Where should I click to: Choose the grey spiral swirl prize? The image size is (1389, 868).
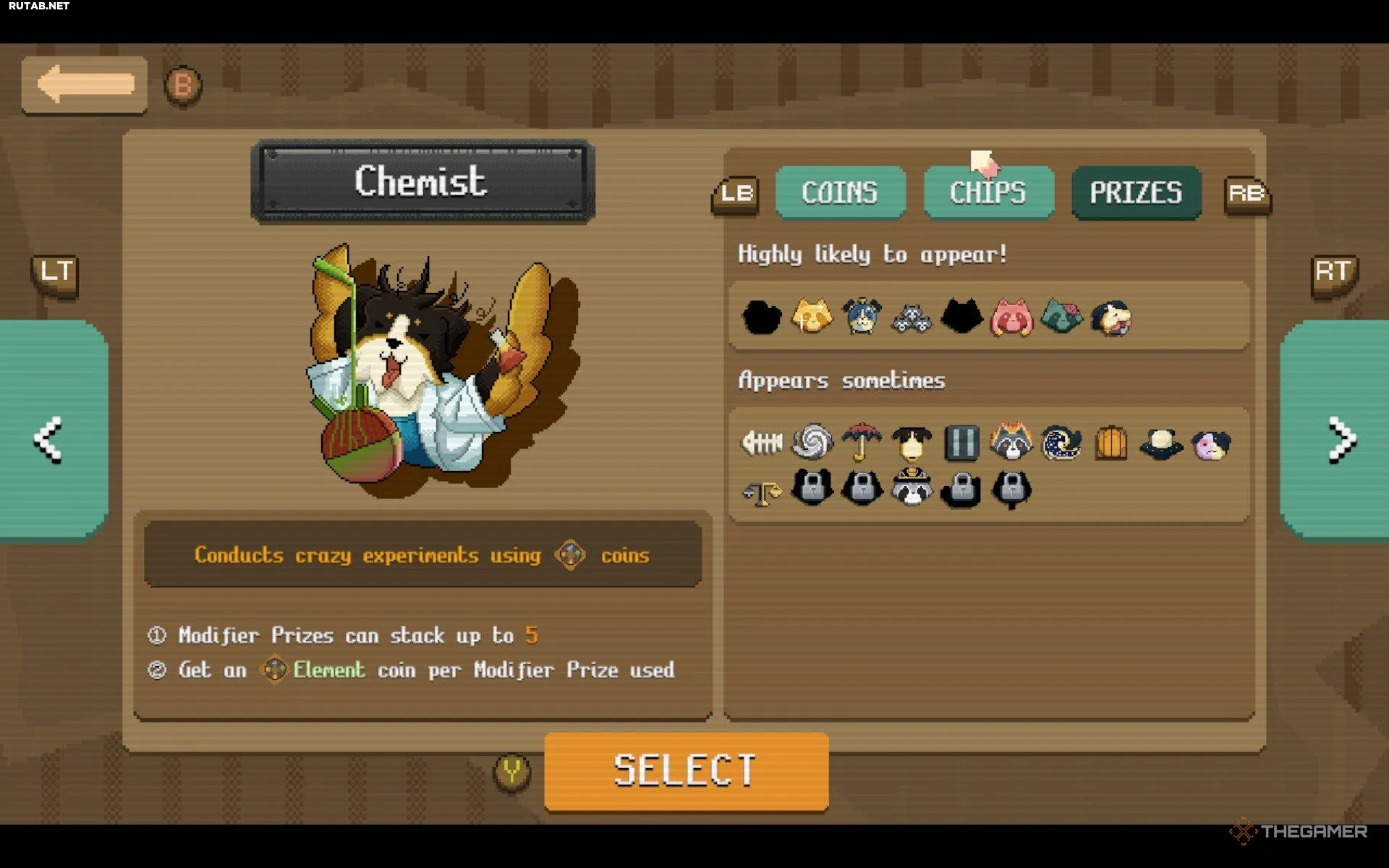[812, 442]
